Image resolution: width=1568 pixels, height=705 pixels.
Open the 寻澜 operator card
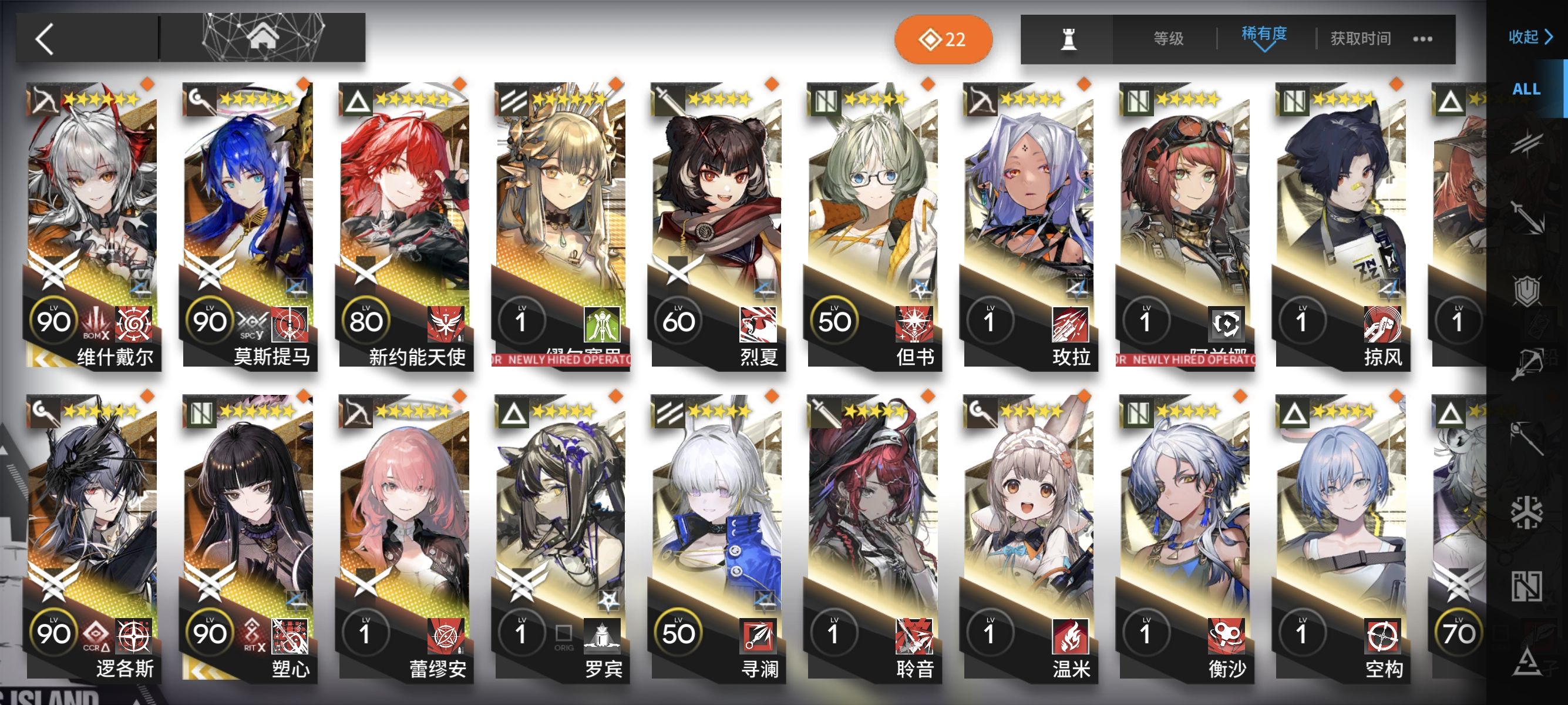coord(716,537)
